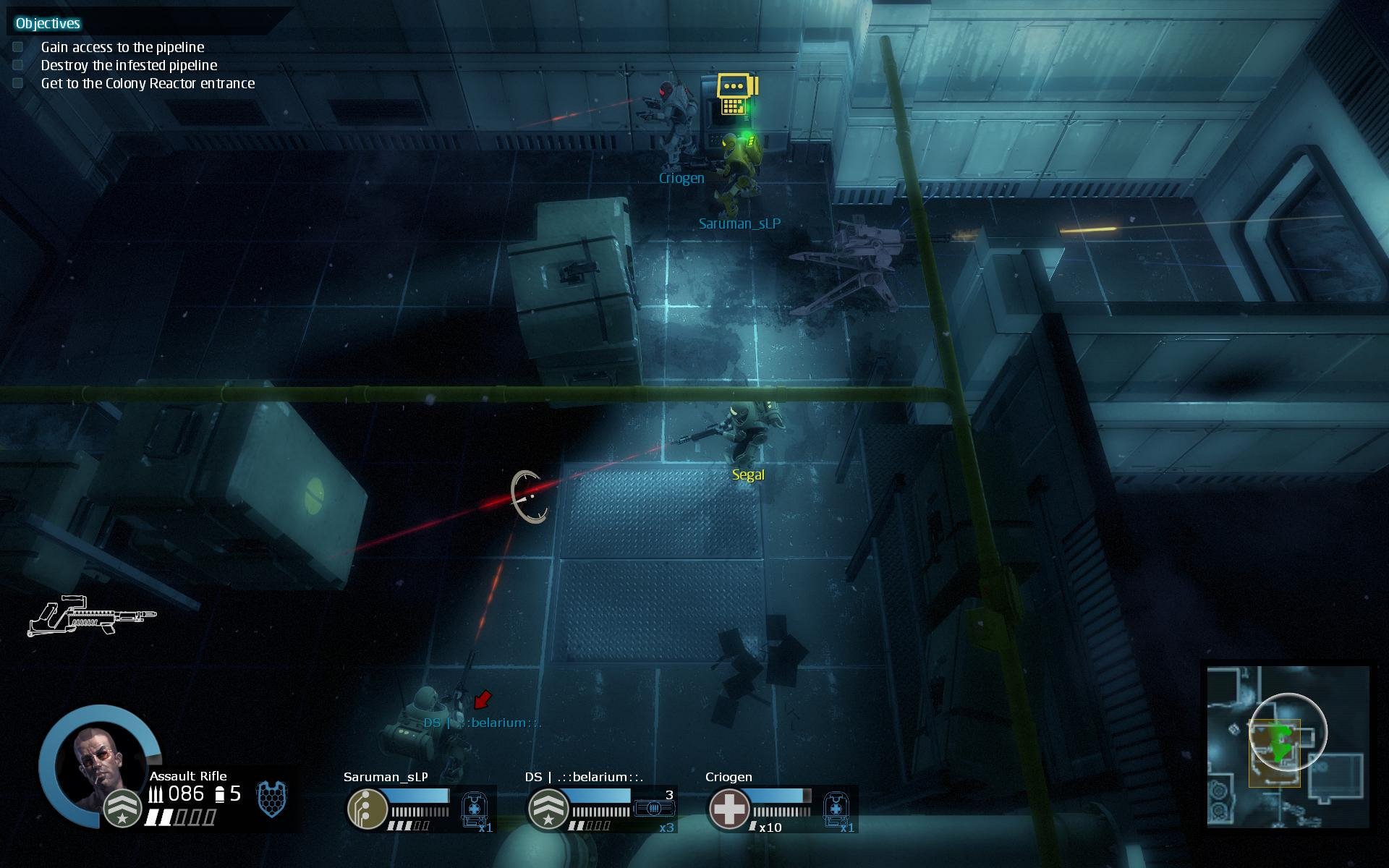Select the 'Destroy the infested pipeline' objective
This screenshot has height=868, width=1389.
(129, 65)
